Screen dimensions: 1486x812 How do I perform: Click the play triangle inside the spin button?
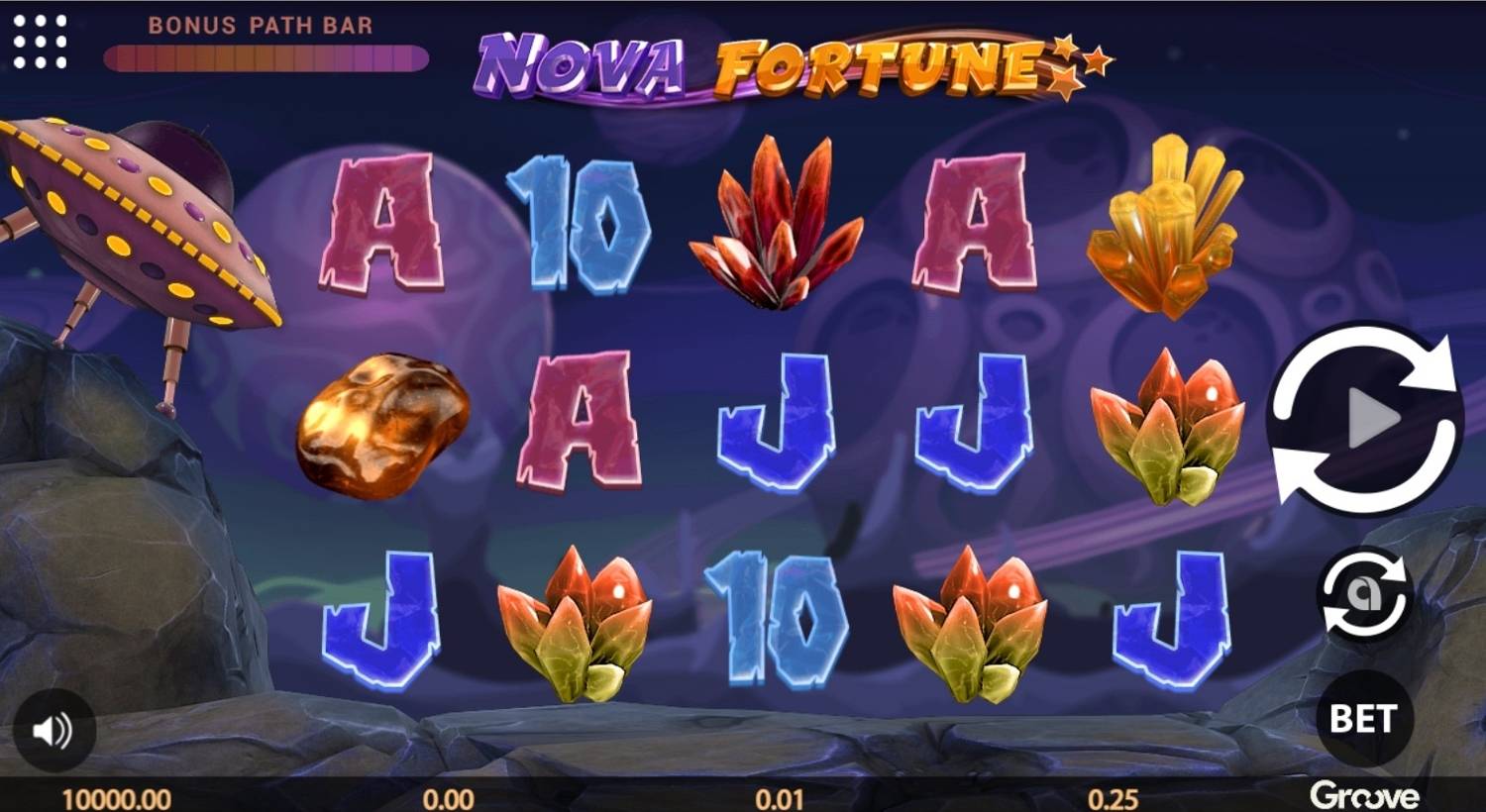click(x=1372, y=416)
